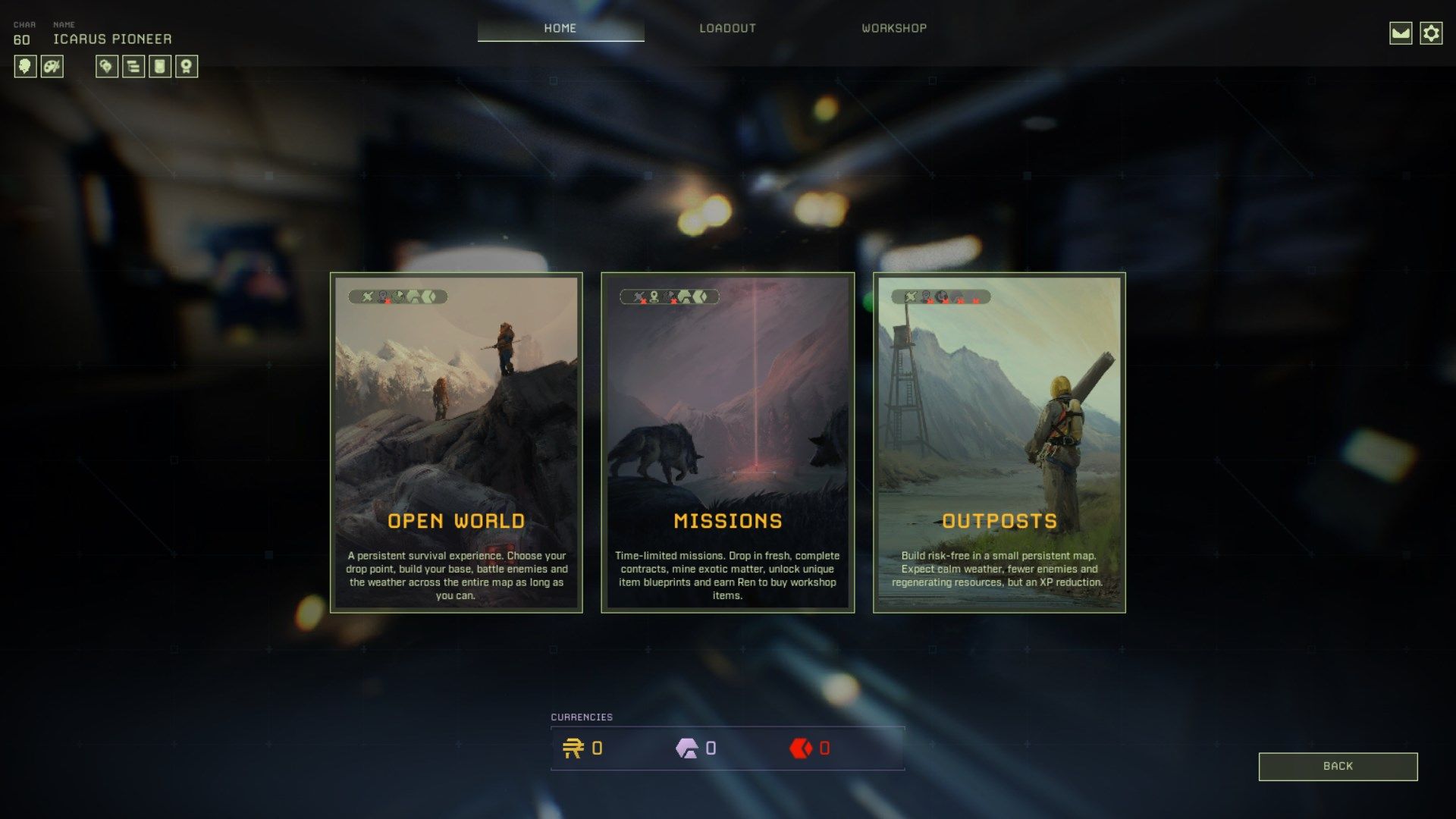Viewport: 1456px width, 819px height.
Task: Open the tech tree list icon
Action: [133, 67]
